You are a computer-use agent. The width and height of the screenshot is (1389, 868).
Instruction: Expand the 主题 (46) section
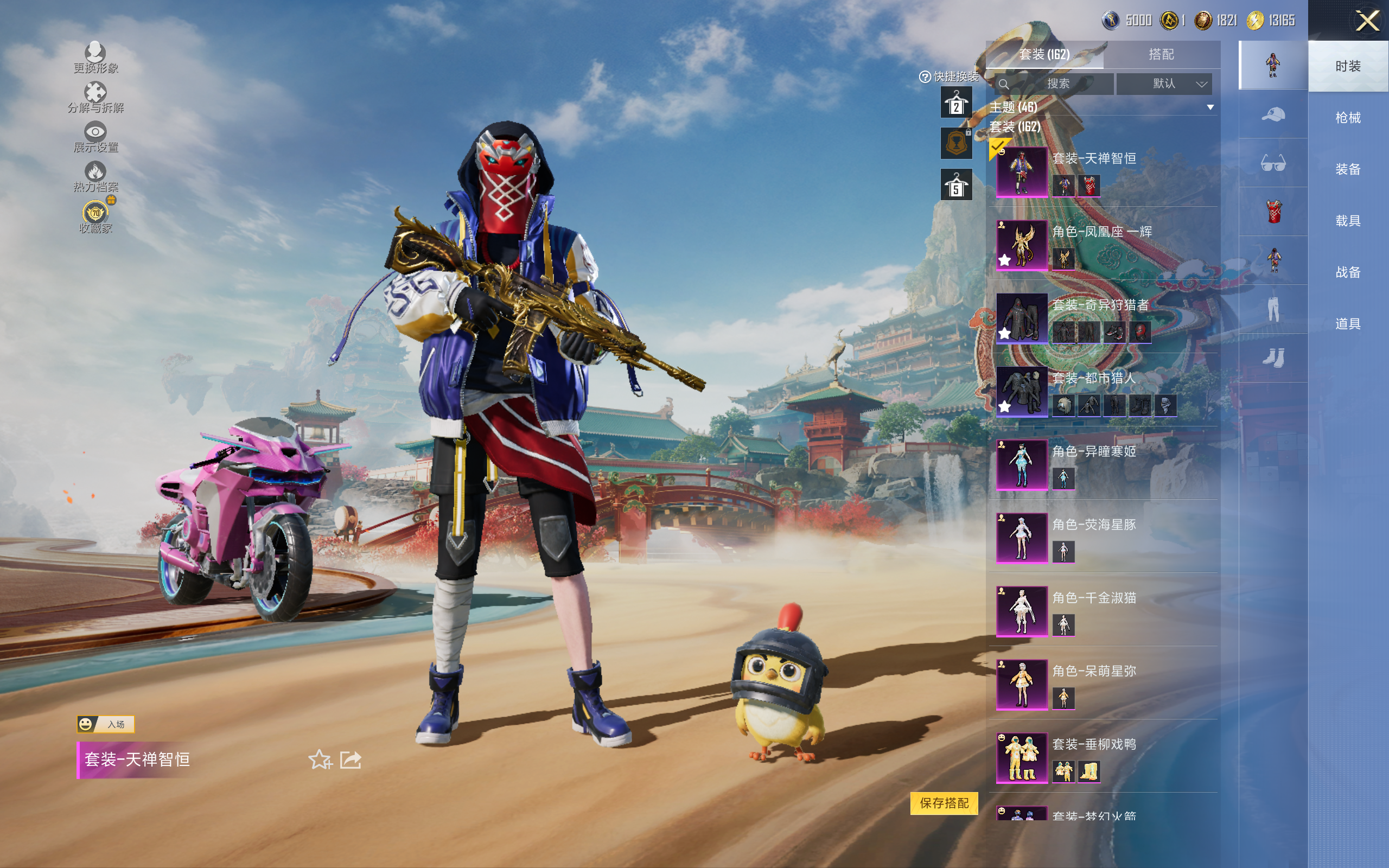pyautogui.click(x=1210, y=107)
